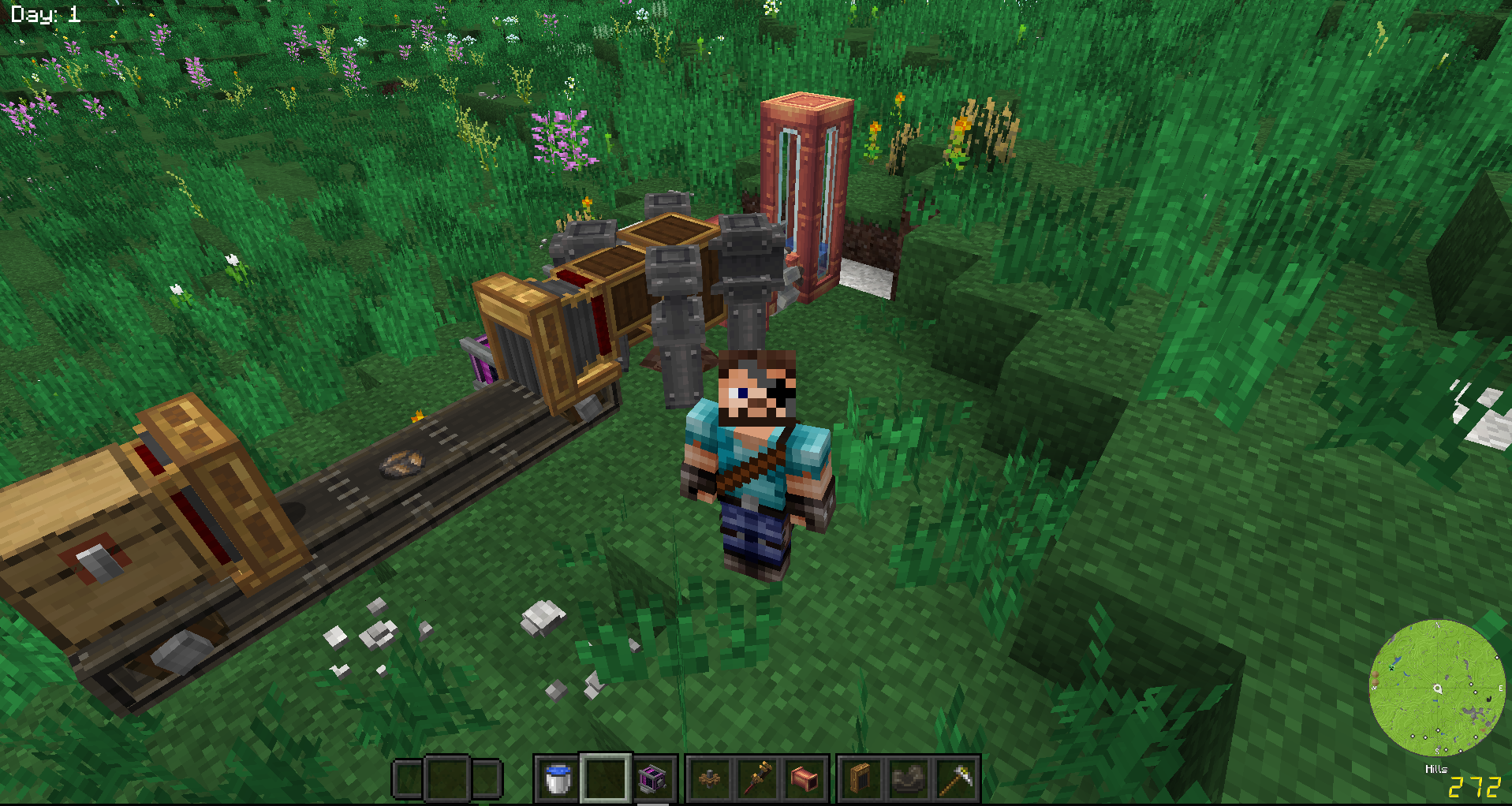Select the hand crank item in the hotbar
Screen dimensions: 1512x806
(x=708, y=779)
